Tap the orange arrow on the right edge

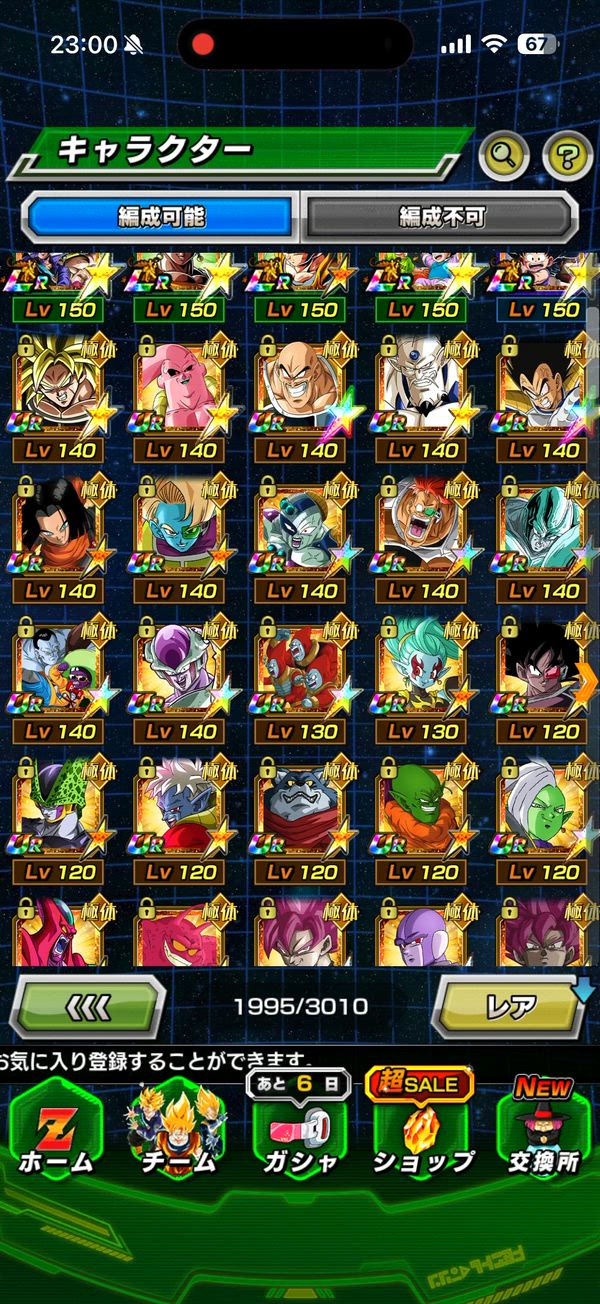click(x=587, y=680)
